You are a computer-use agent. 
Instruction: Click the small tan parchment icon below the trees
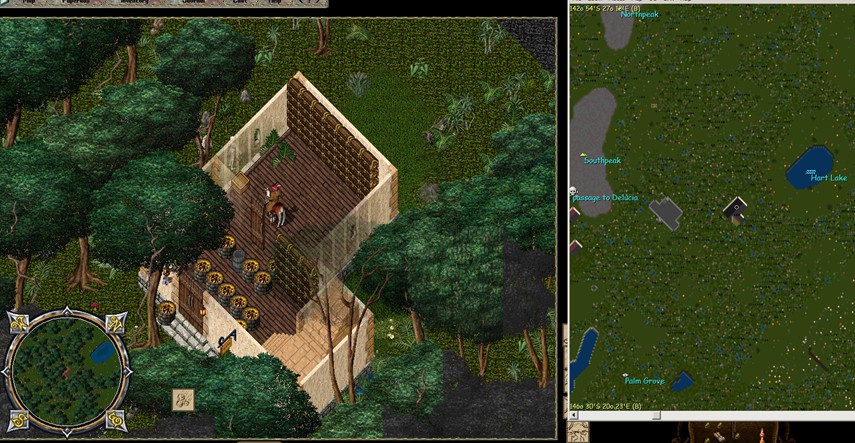click(x=183, y=398)
